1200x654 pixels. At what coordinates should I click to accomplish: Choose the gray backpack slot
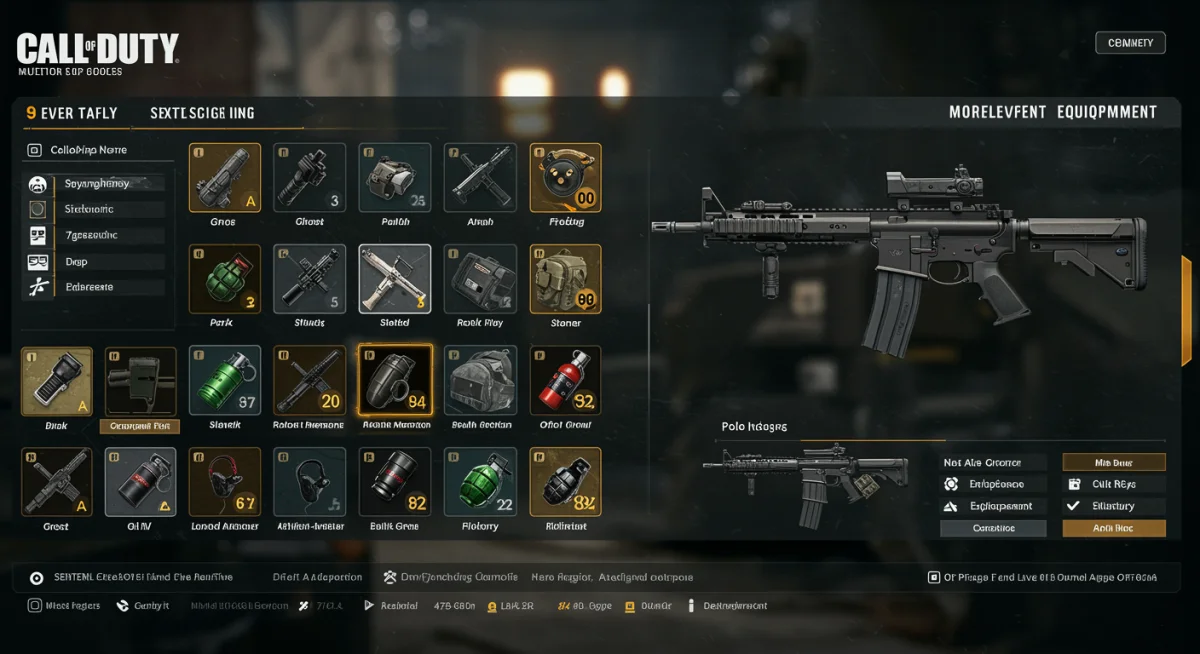tap(480, 381)
